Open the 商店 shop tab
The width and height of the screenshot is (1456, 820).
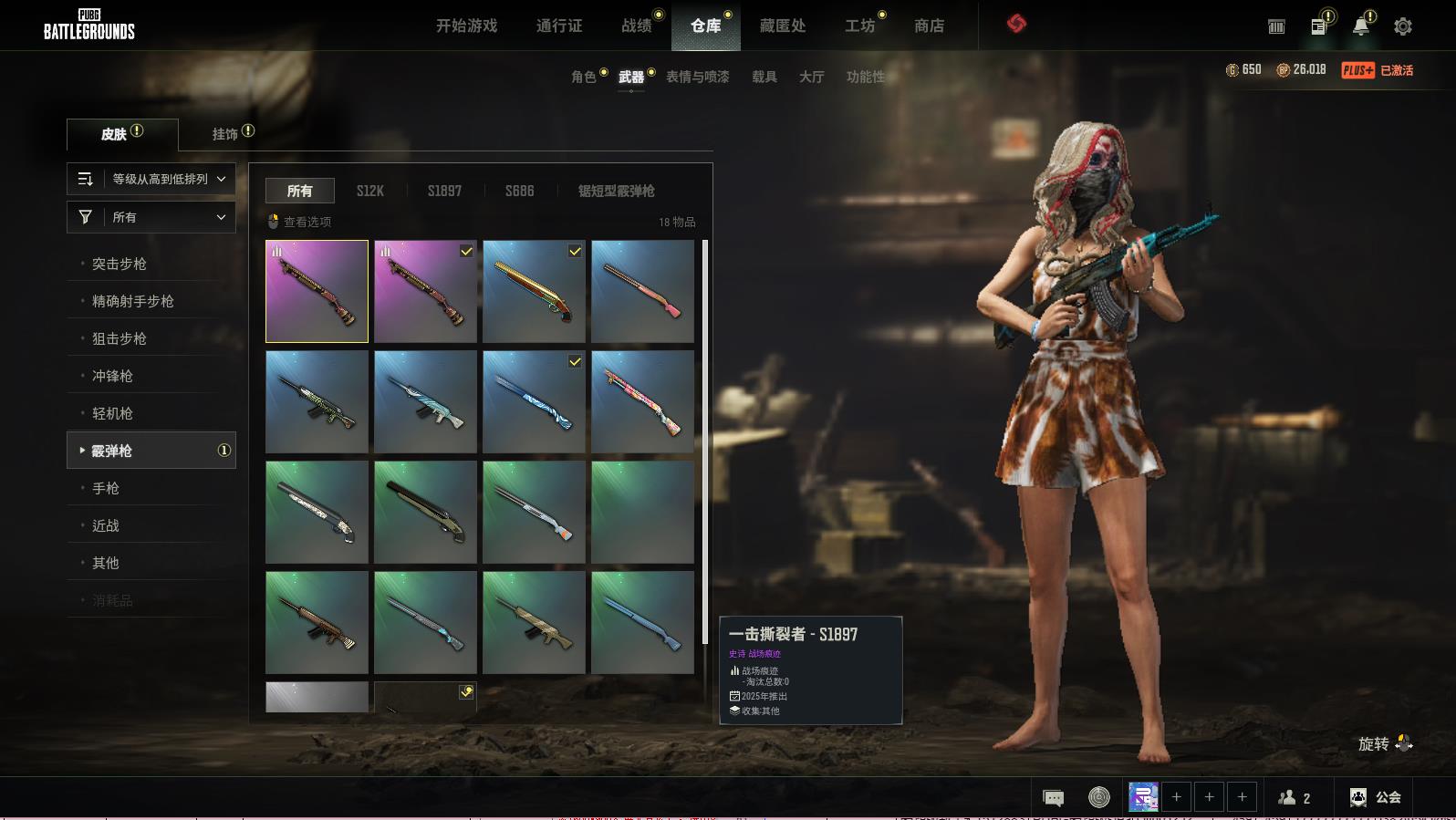(929, 26)
